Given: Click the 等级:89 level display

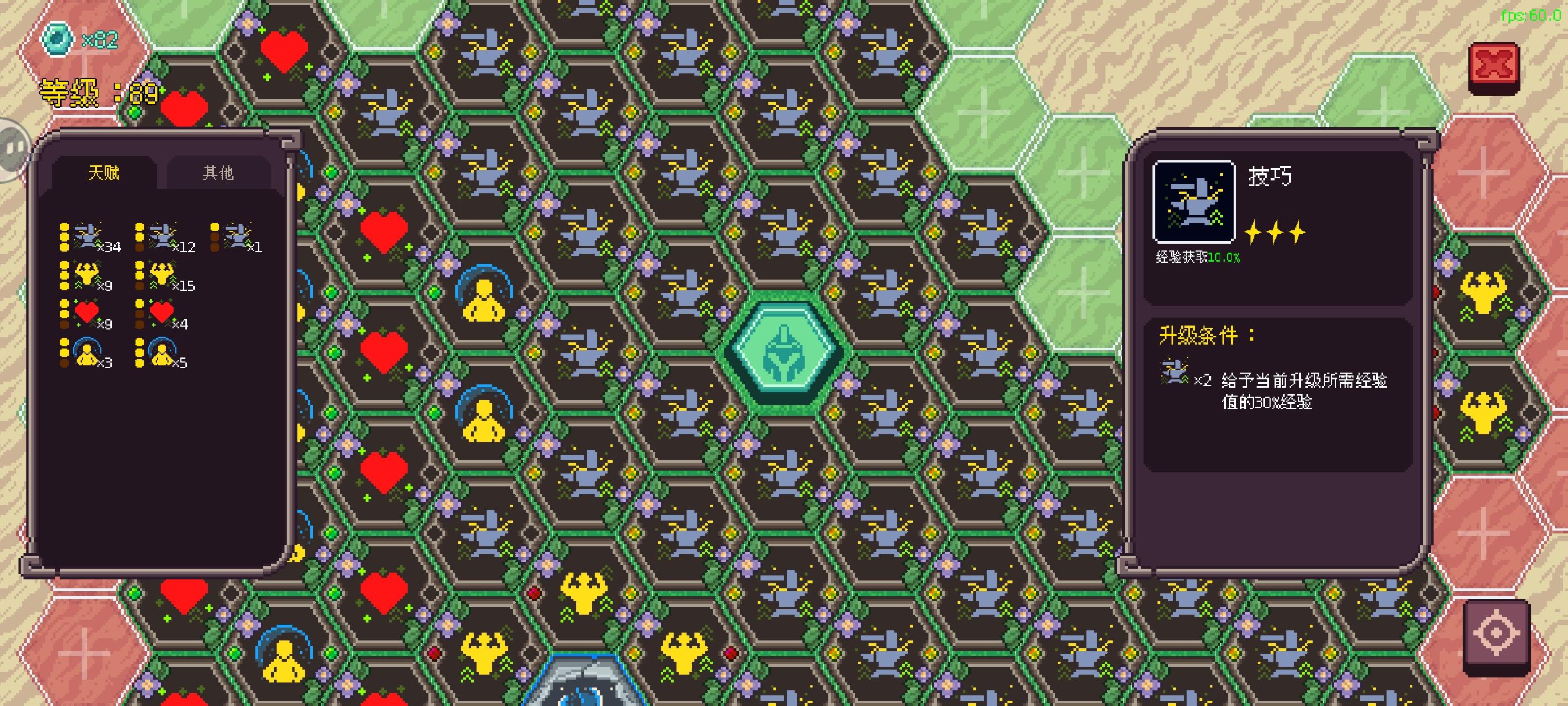Looking at the screenshot, I should (x=97, y=93).
